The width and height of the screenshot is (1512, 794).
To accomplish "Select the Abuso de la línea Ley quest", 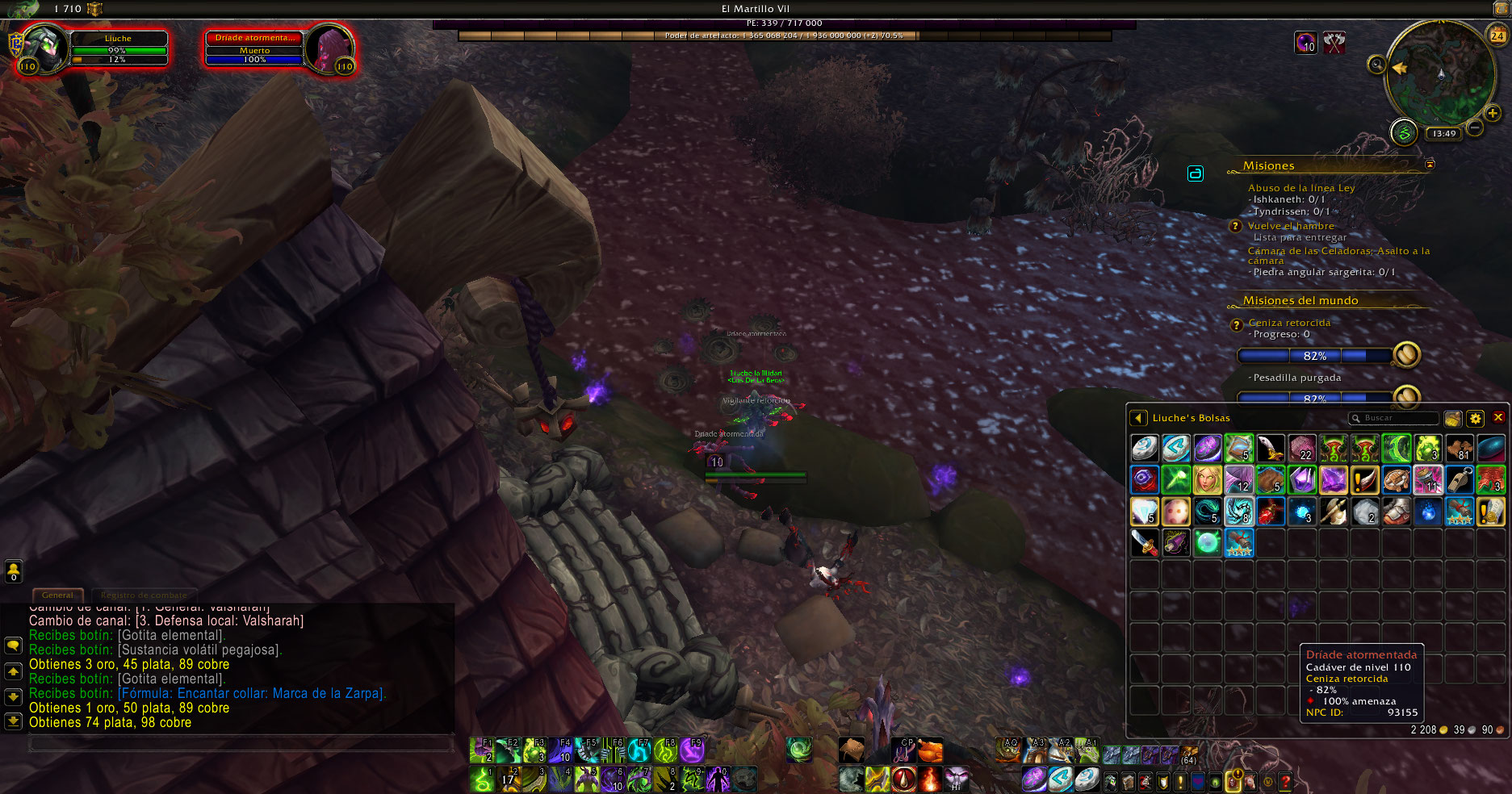I will pyautogui.click(x=1301, y=188).
